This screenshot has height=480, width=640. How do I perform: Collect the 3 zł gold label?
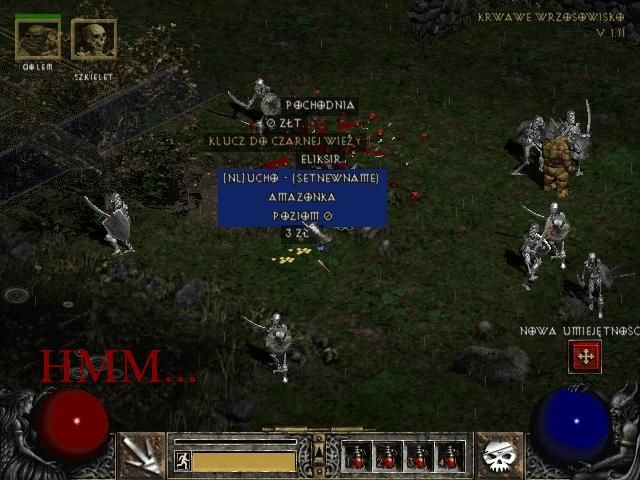[x=297, y=233]
